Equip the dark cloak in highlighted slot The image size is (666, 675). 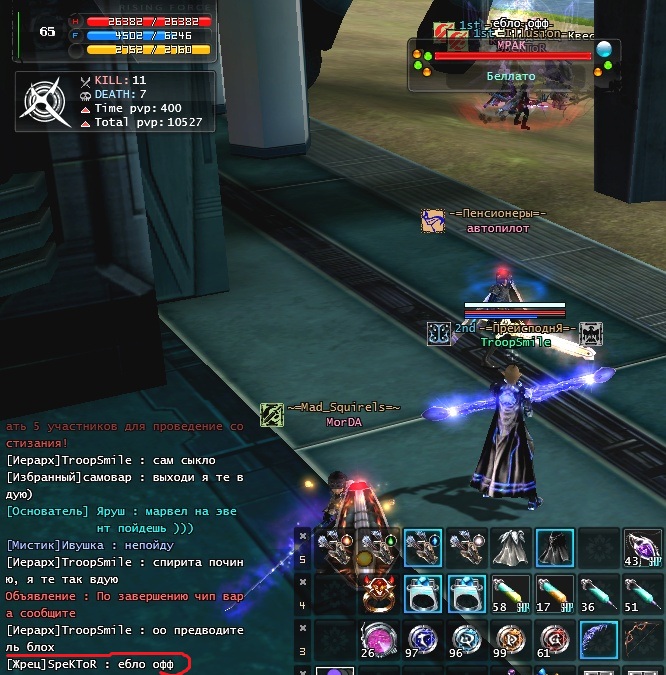(x=553, y=548)
